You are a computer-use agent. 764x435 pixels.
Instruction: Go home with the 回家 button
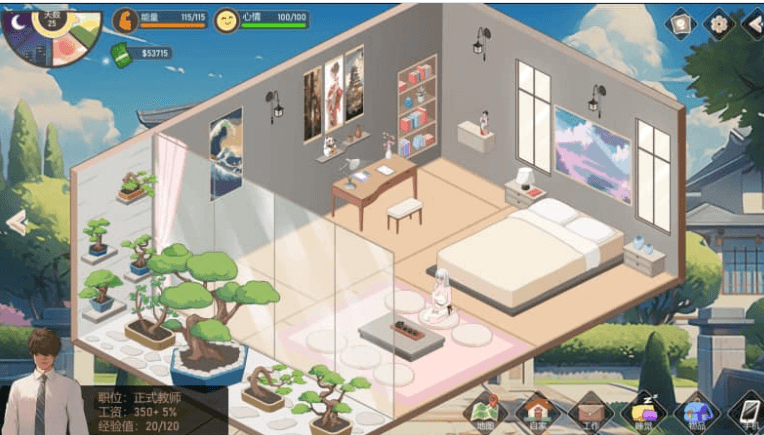(x=538, y=412)
